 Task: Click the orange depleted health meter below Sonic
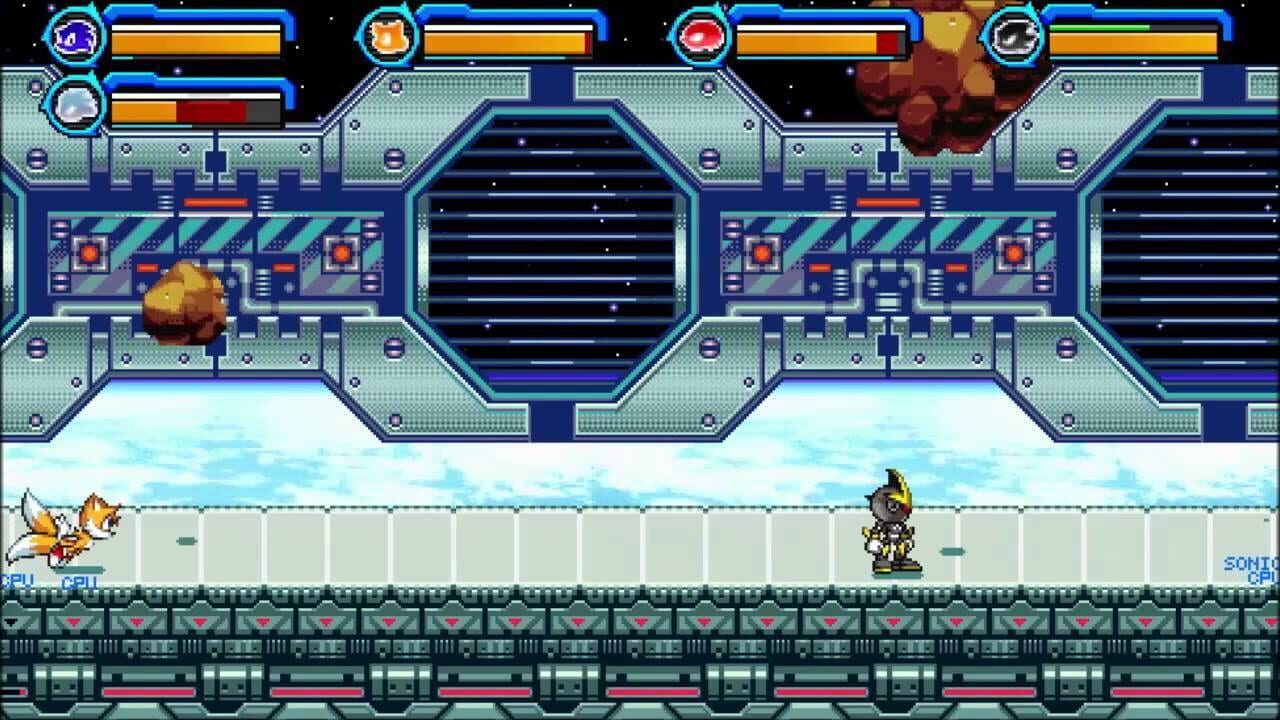point(145,110)
